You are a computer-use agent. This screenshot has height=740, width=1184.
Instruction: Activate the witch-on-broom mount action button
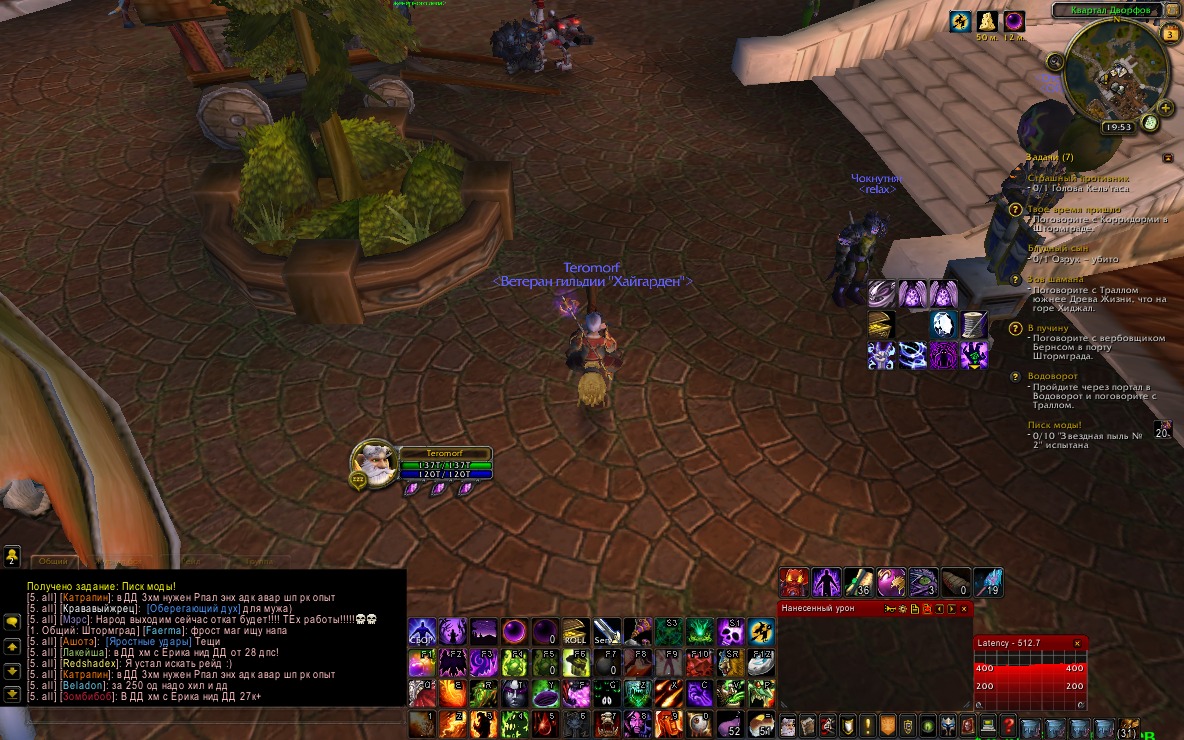click(761, 631)
